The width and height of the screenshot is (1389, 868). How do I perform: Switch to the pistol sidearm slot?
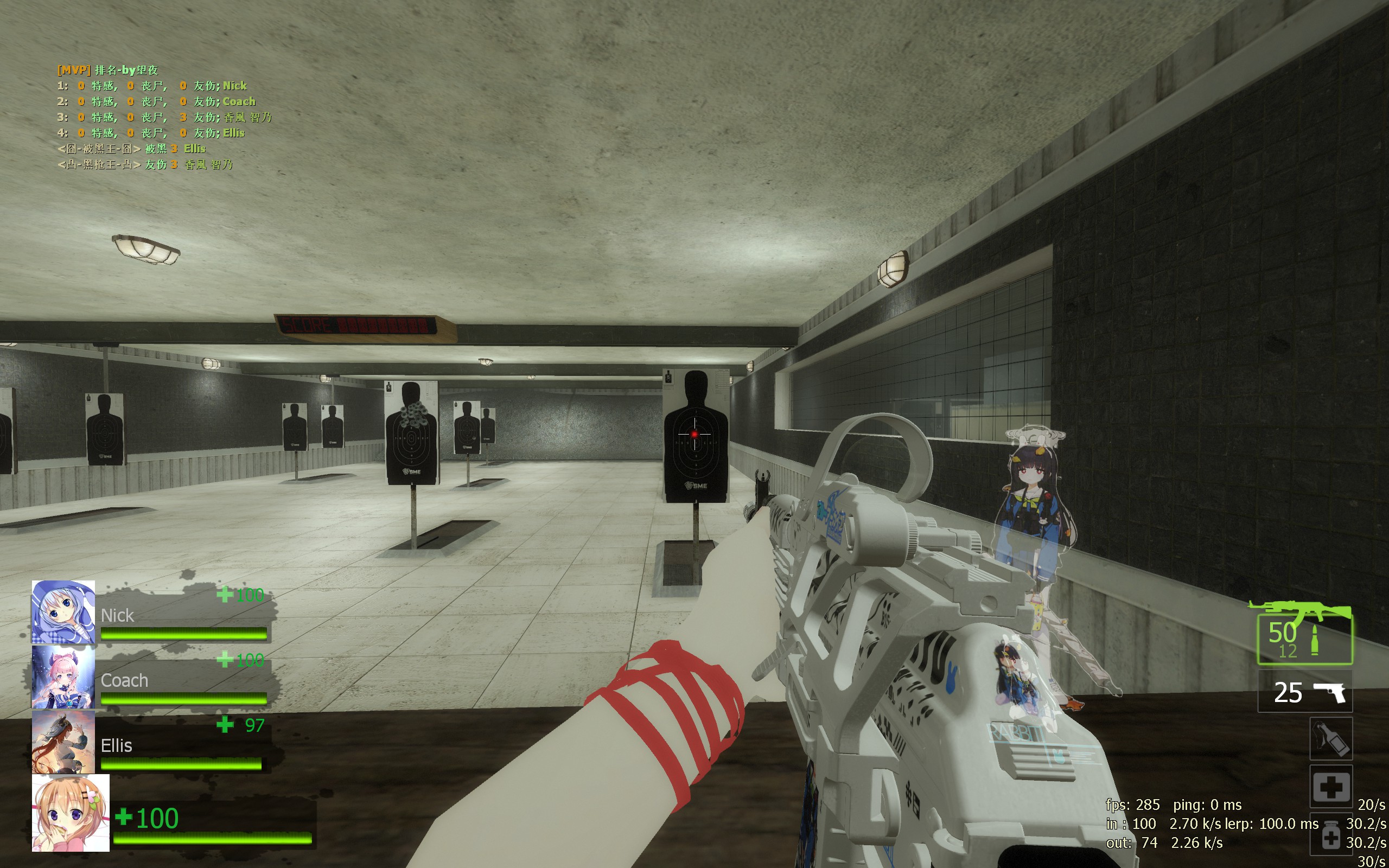(1304, 692)
